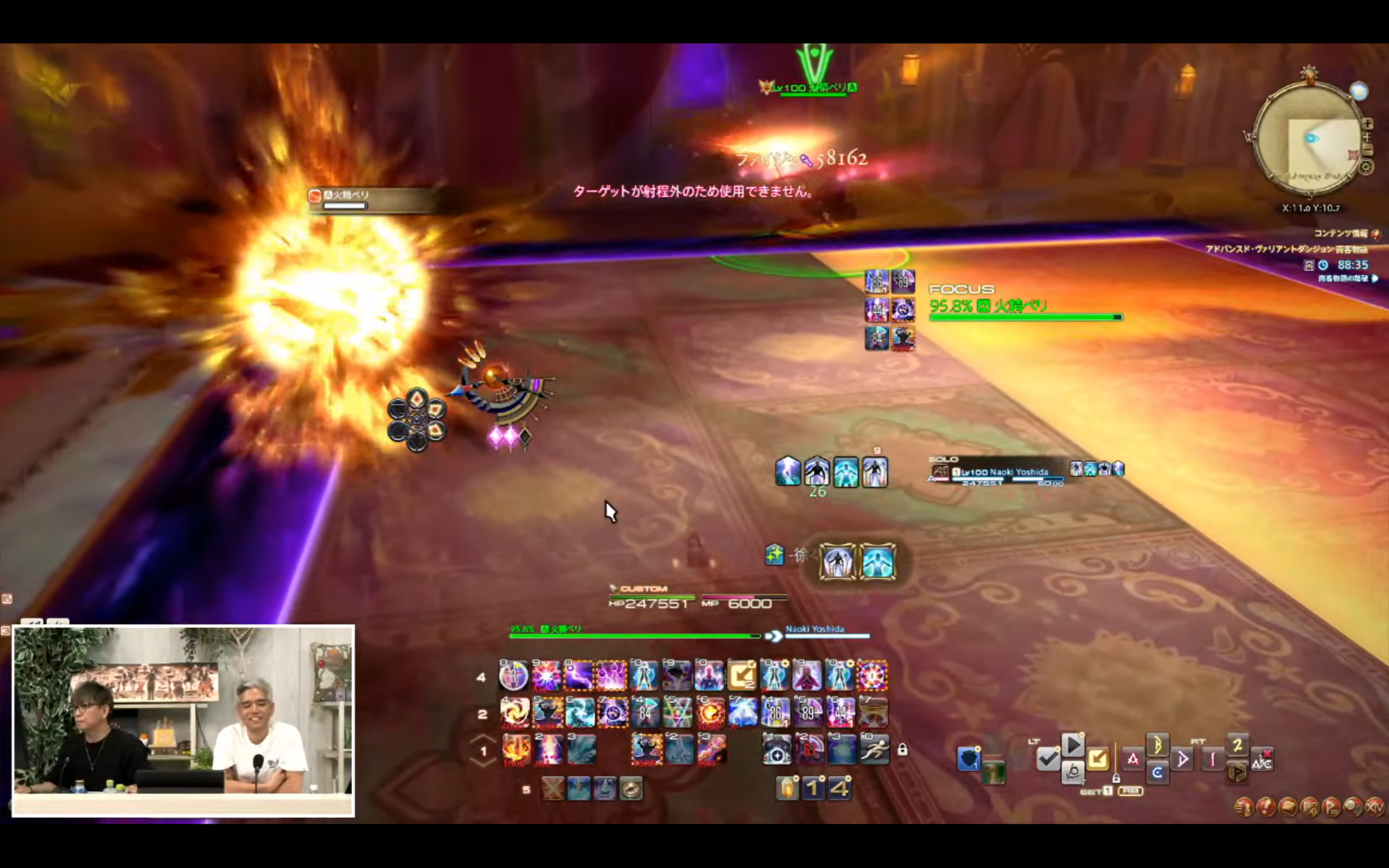Clear waymarks with the ABC red-X icon
This screenshot has width=1389, height=868.
point(1262,759)
